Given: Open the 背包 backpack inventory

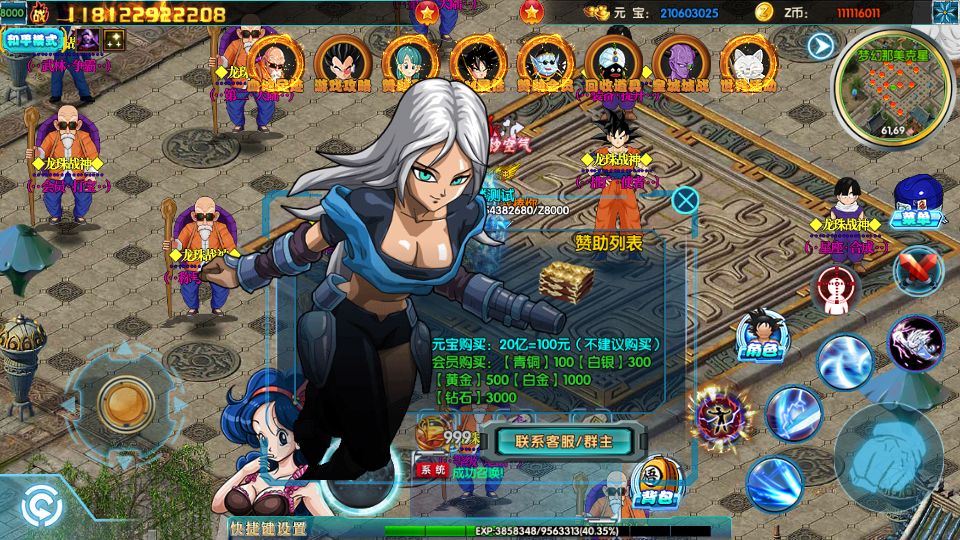Looking at the screenshot, I should pos(655,485).
